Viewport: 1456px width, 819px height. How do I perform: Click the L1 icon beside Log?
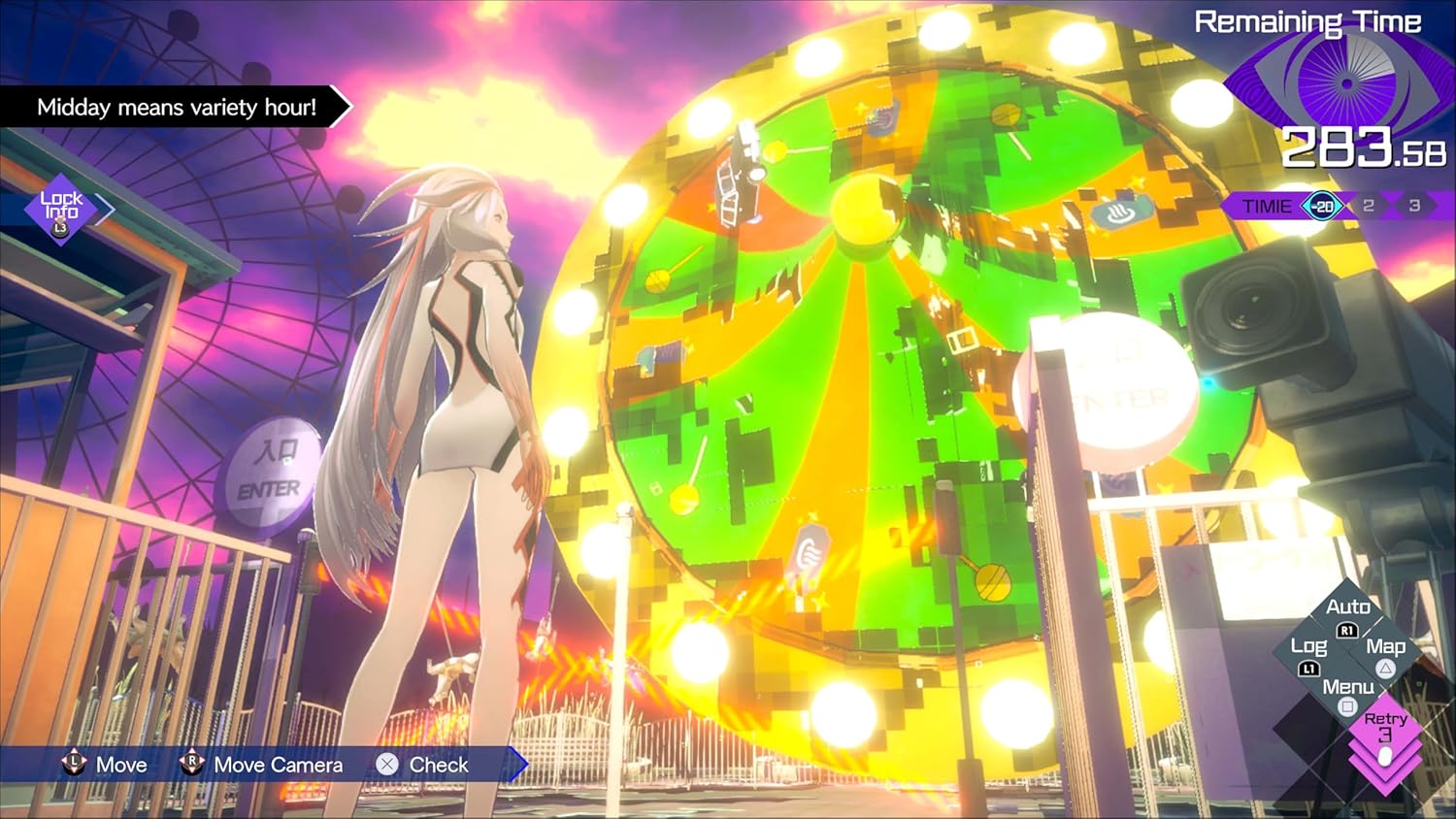(1309, 668)
